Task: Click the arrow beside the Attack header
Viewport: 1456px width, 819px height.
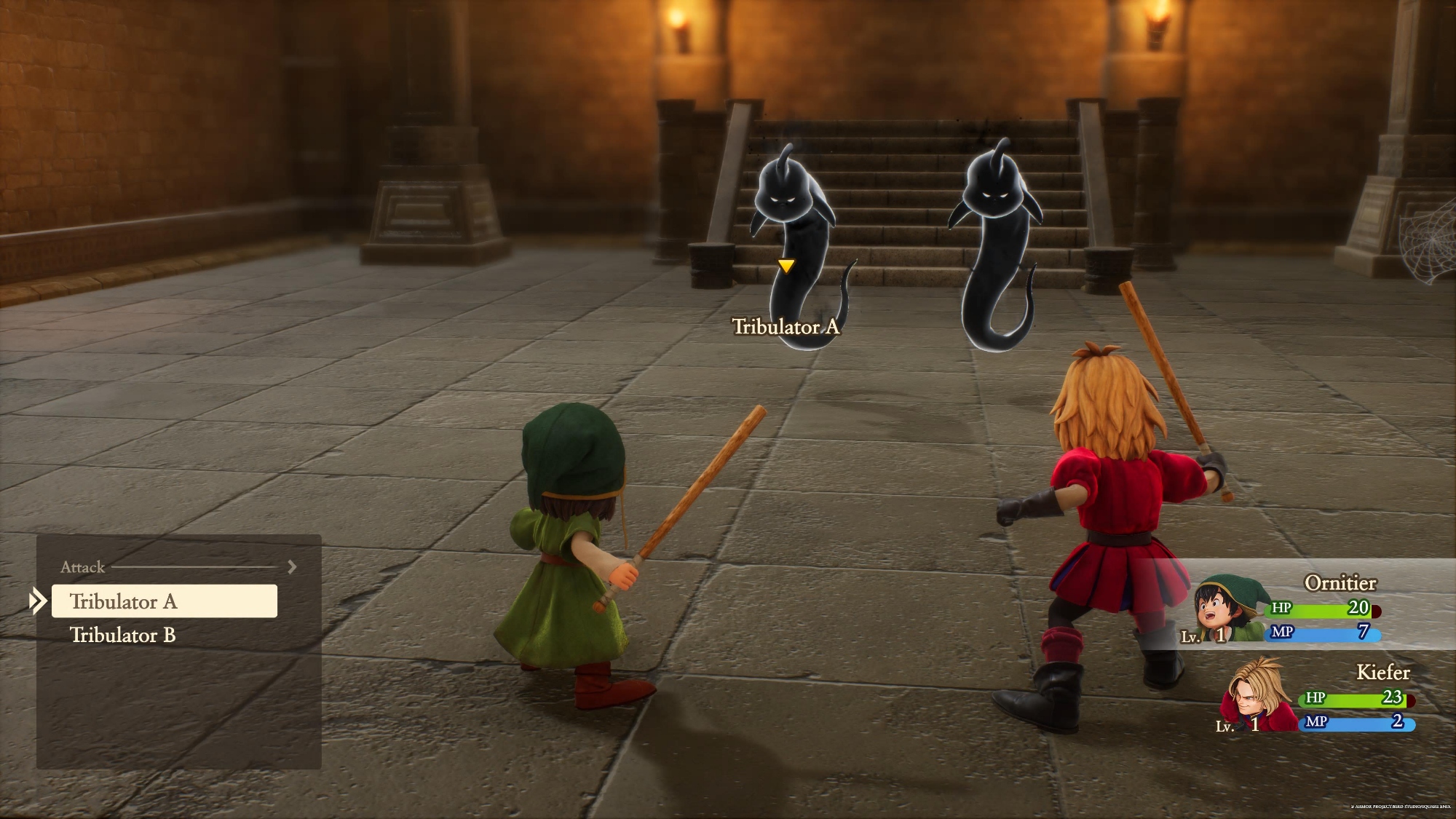Action: point(292,566)
